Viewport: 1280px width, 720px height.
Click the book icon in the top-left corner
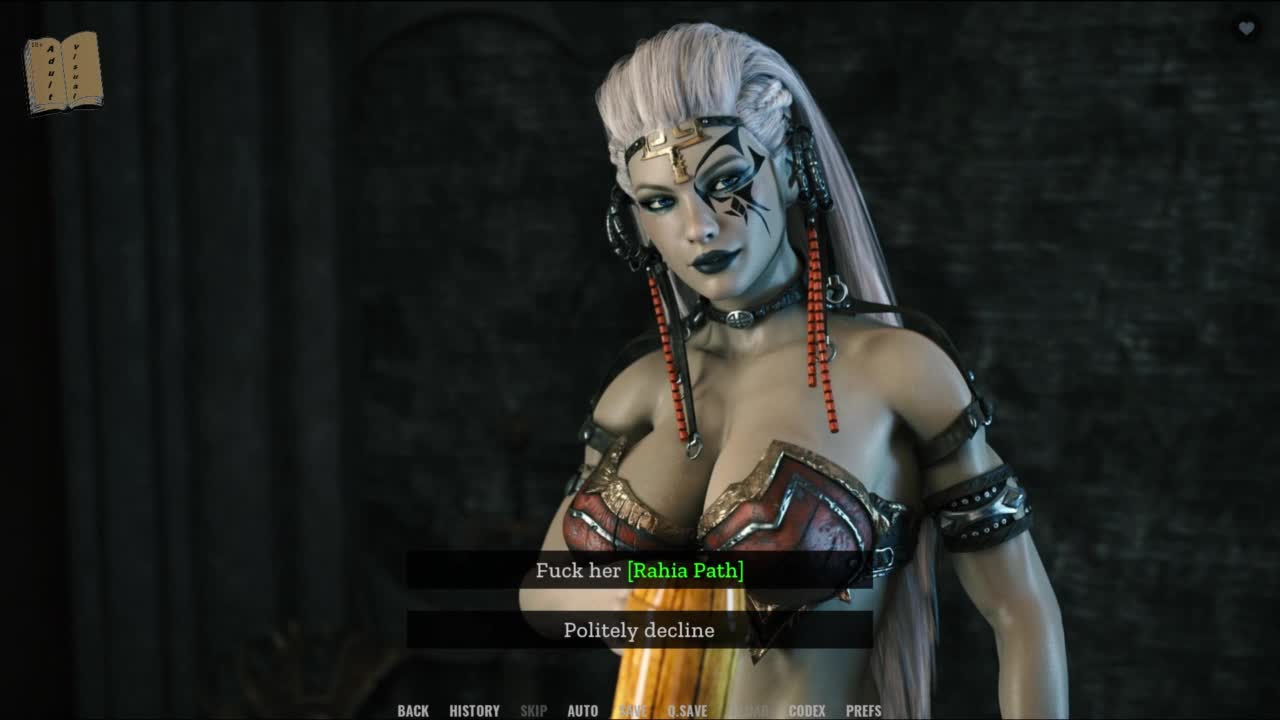point(63,72)
